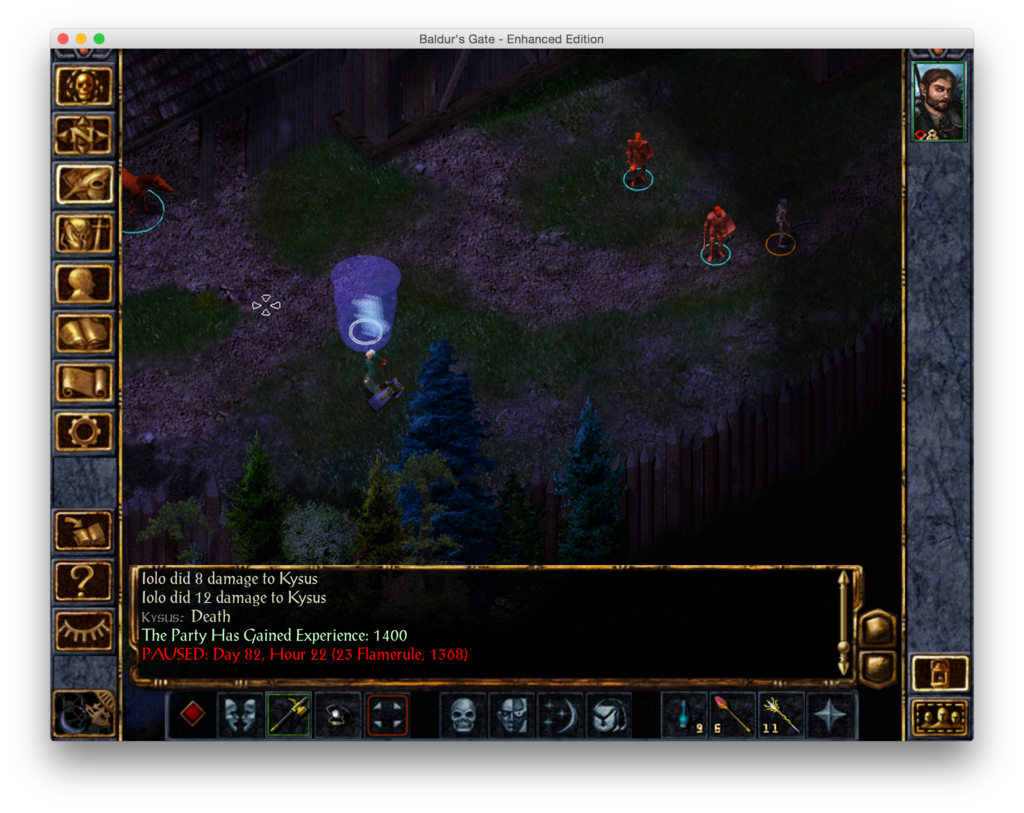Open the mage spellbook button
This screenshot has height=813, width=1024.
83,333
